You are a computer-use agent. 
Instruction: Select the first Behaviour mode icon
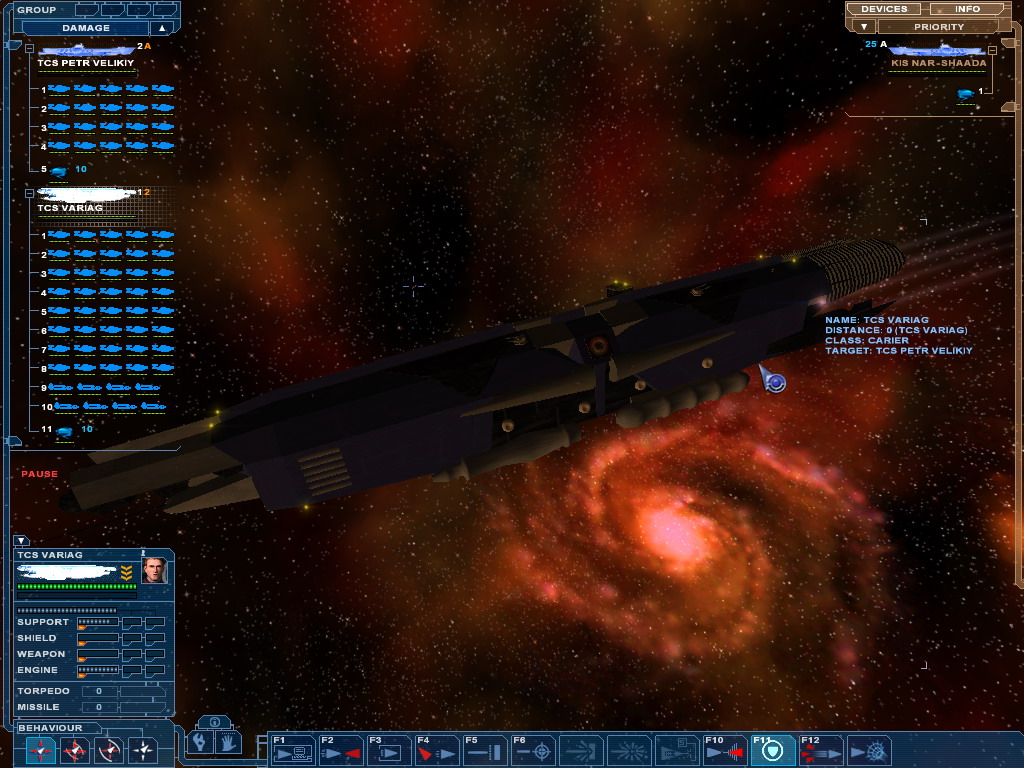[42, 750]
